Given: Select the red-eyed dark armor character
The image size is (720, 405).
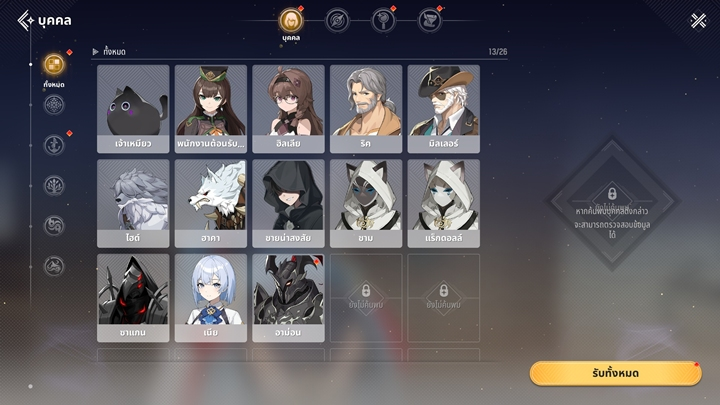Looking at the screenshot, I should click(133, 296).
